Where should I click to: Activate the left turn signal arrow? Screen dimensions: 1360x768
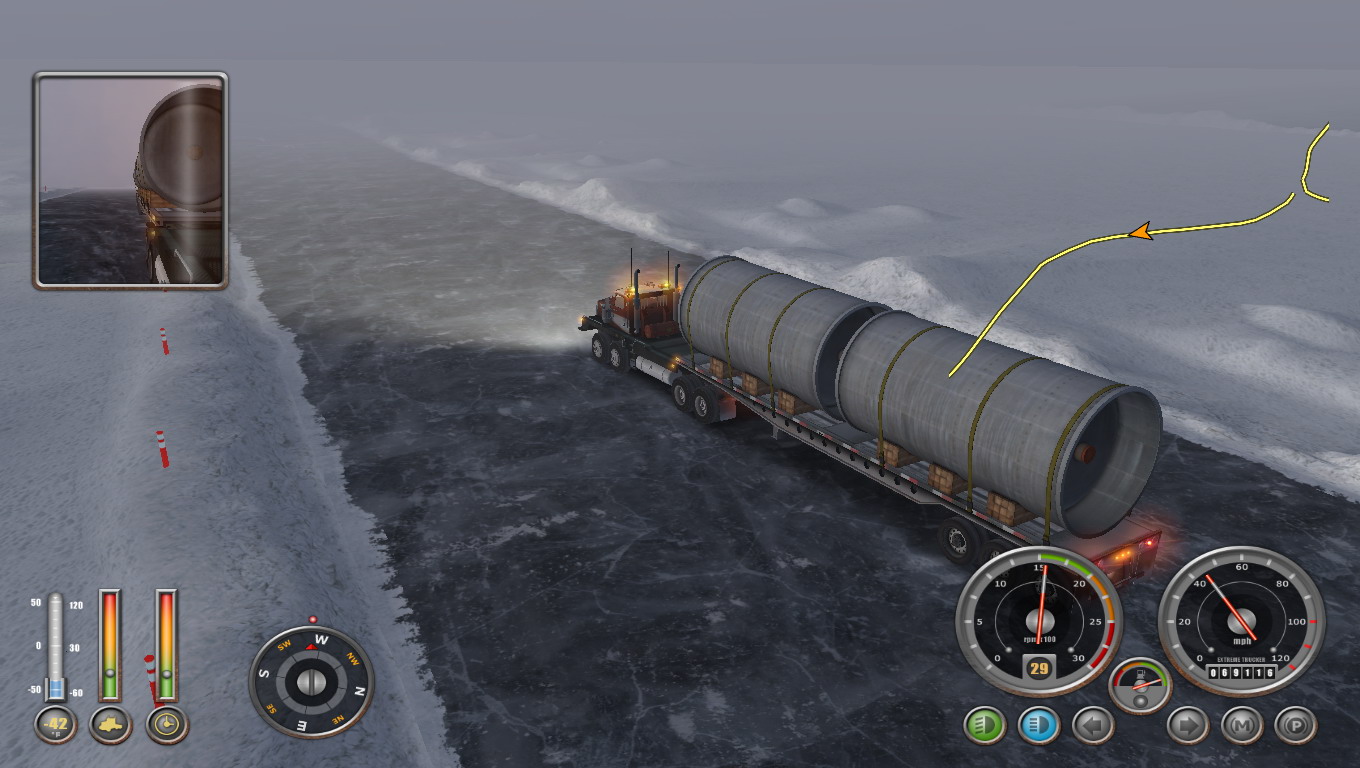(1093, 725)
